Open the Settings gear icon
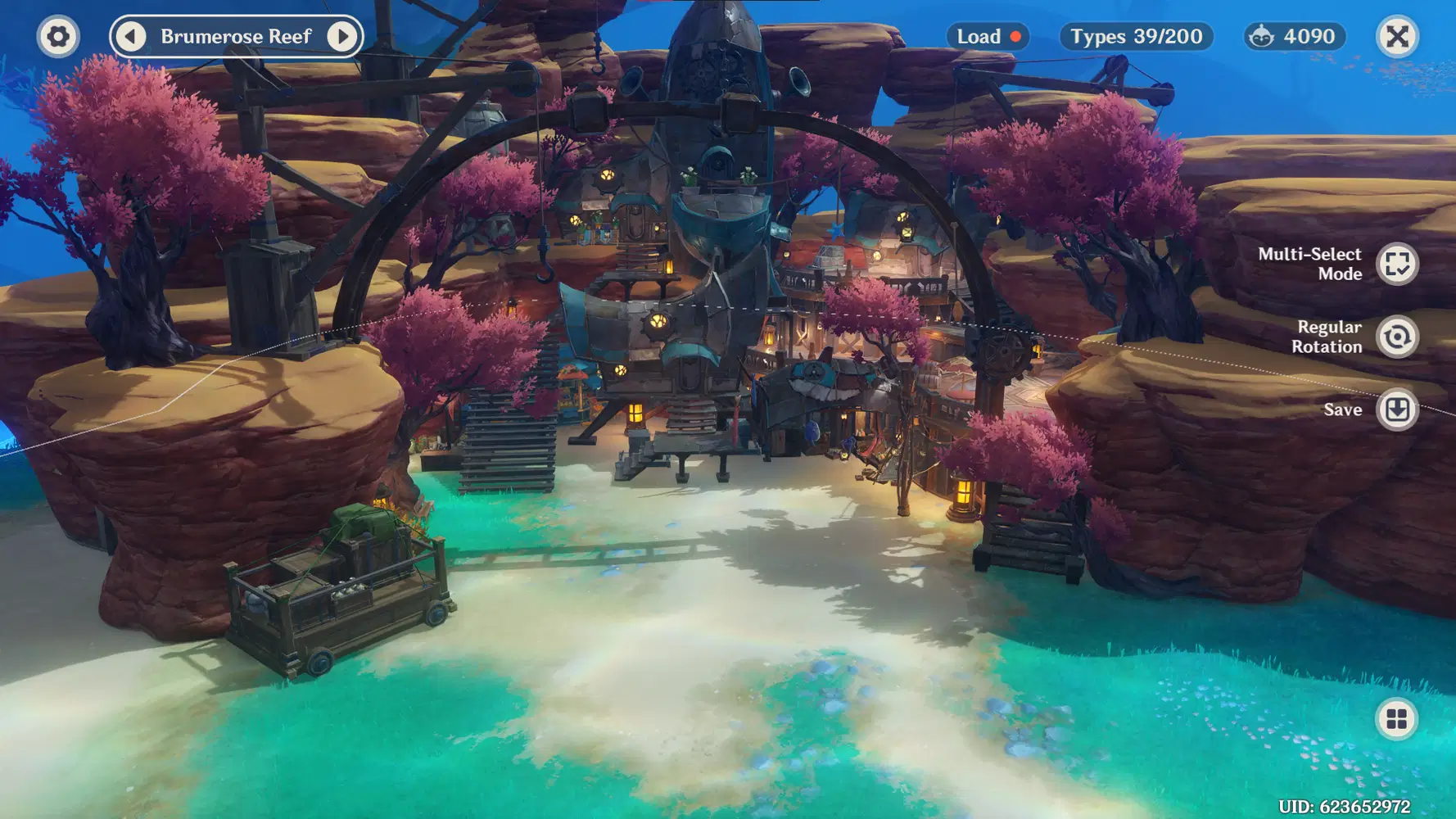The width and height of the screenshot is (1456, 819). pos(57,36)
